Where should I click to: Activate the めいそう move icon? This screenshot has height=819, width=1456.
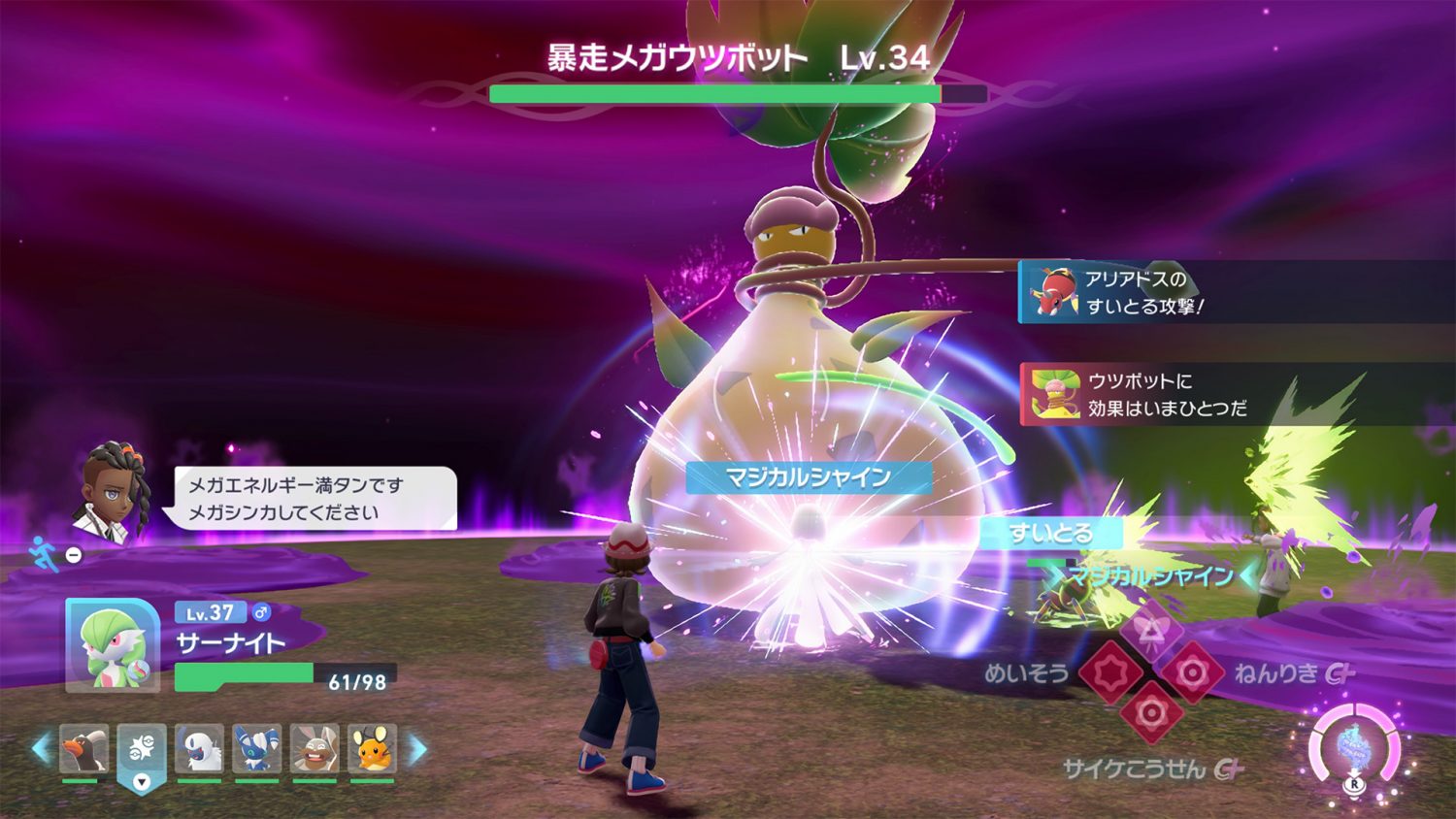(1110, 672)
